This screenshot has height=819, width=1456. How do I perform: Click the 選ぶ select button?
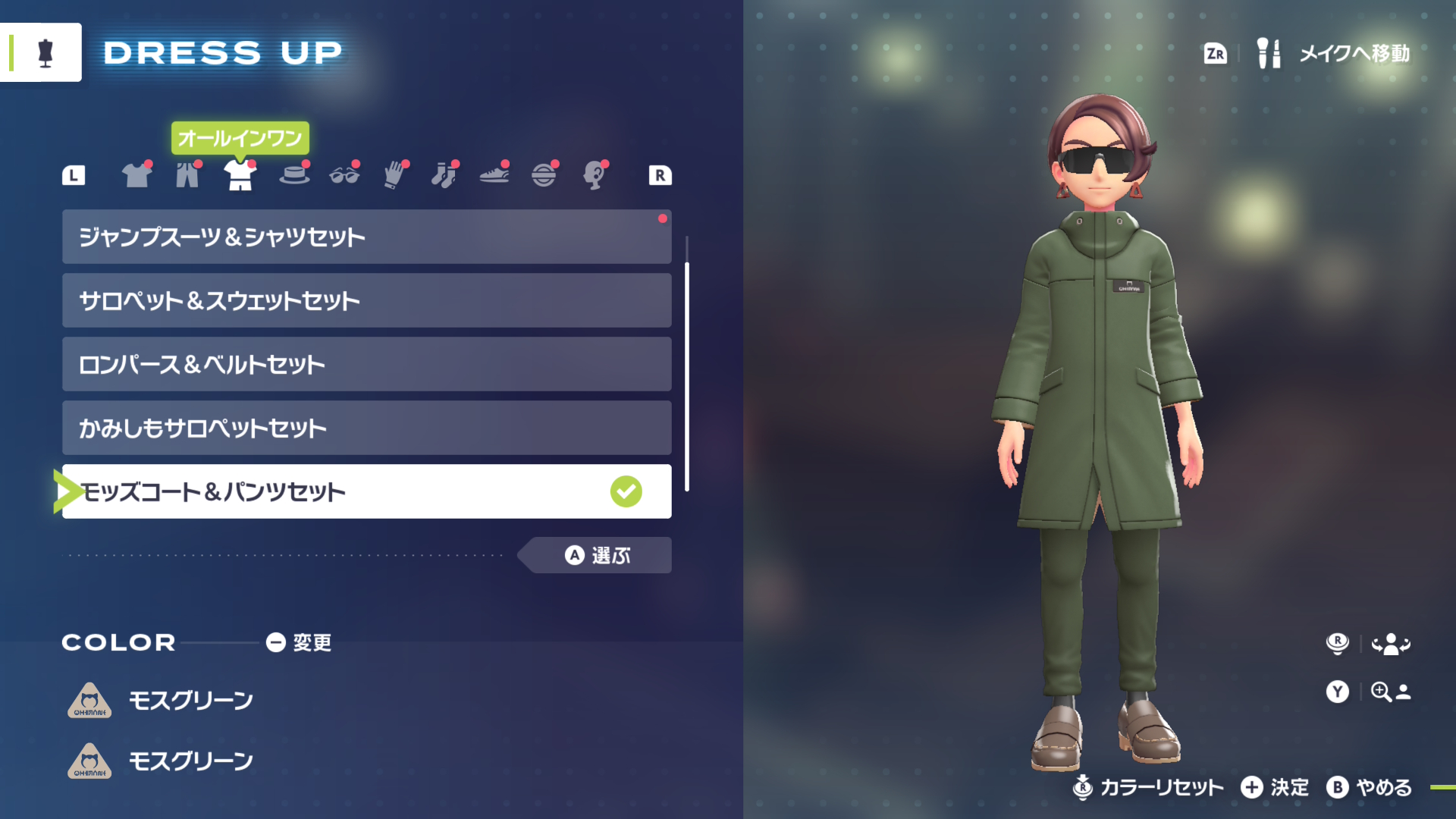pyautogui.click(x=598, y=556)
